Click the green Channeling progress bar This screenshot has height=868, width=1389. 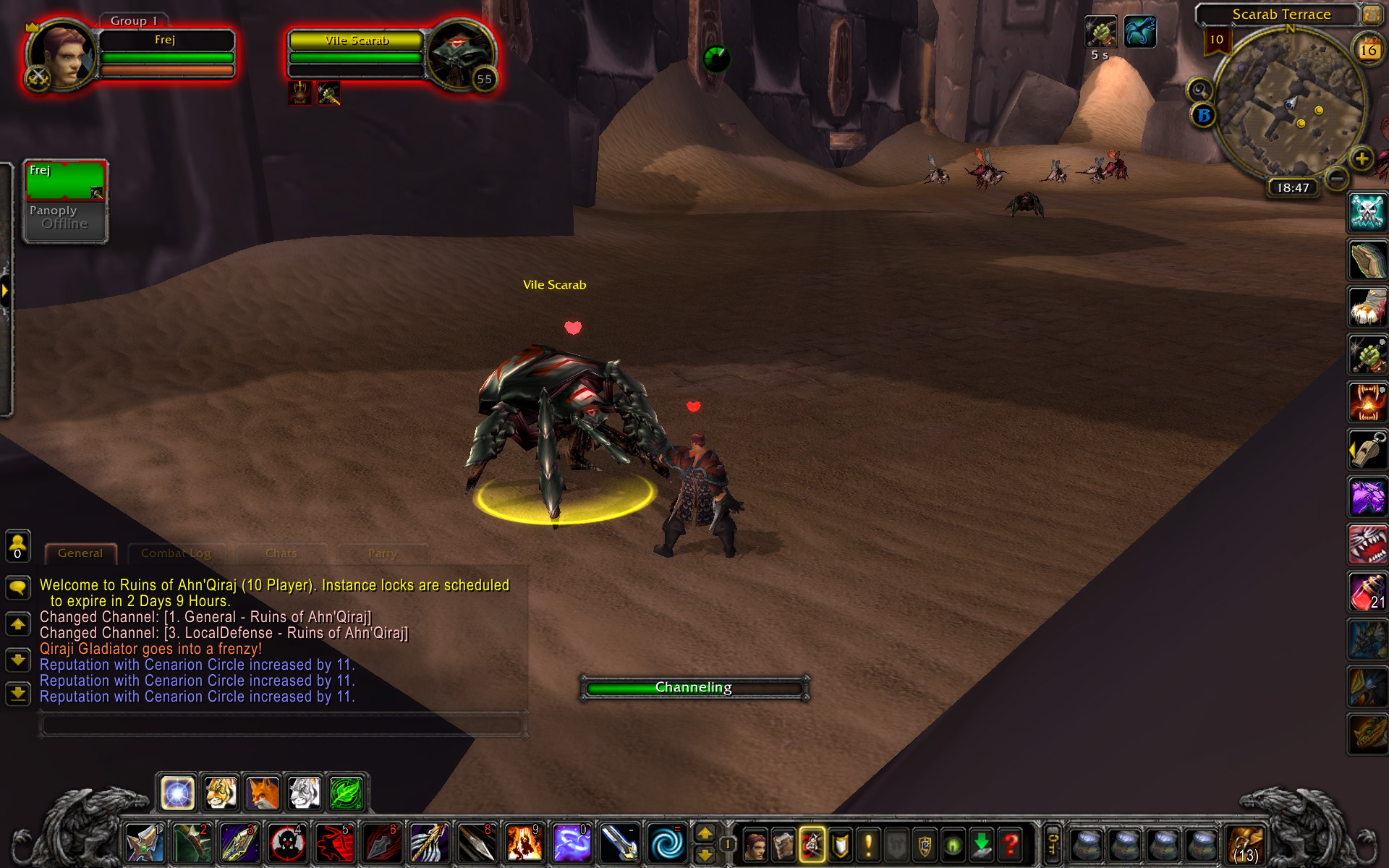[693, 687]
